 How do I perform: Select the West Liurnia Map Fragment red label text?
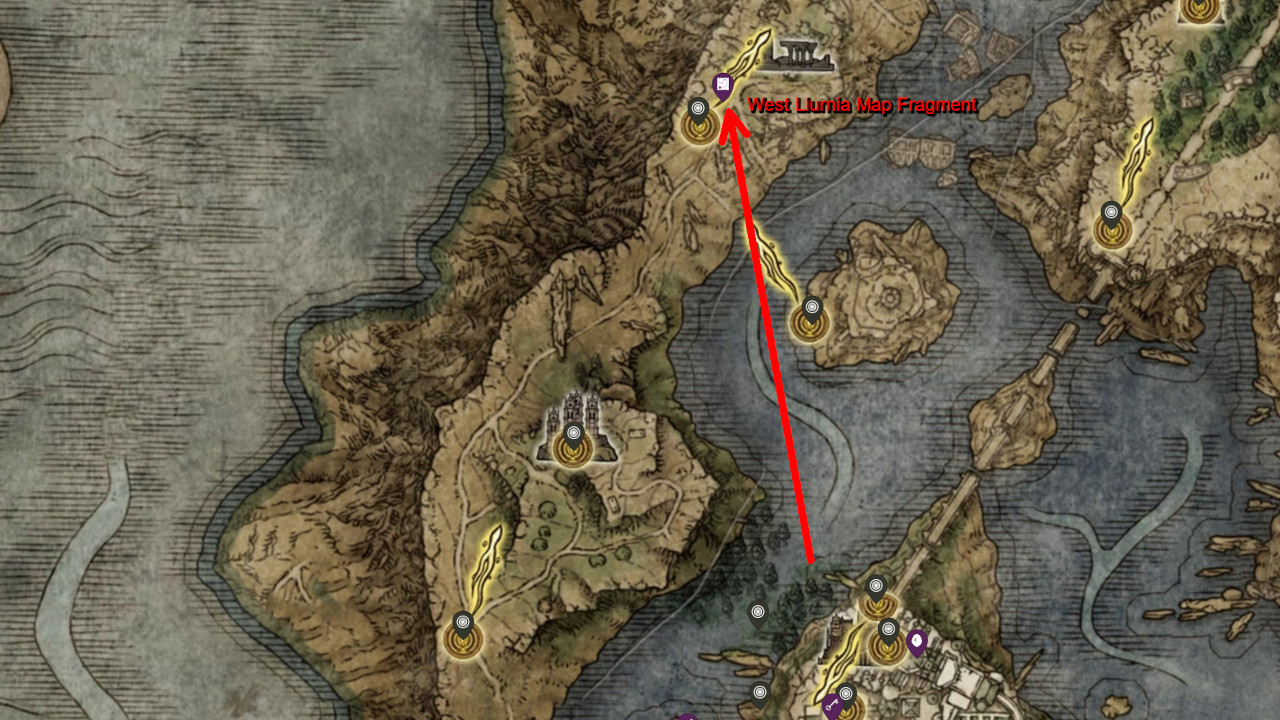click(864, 103)
